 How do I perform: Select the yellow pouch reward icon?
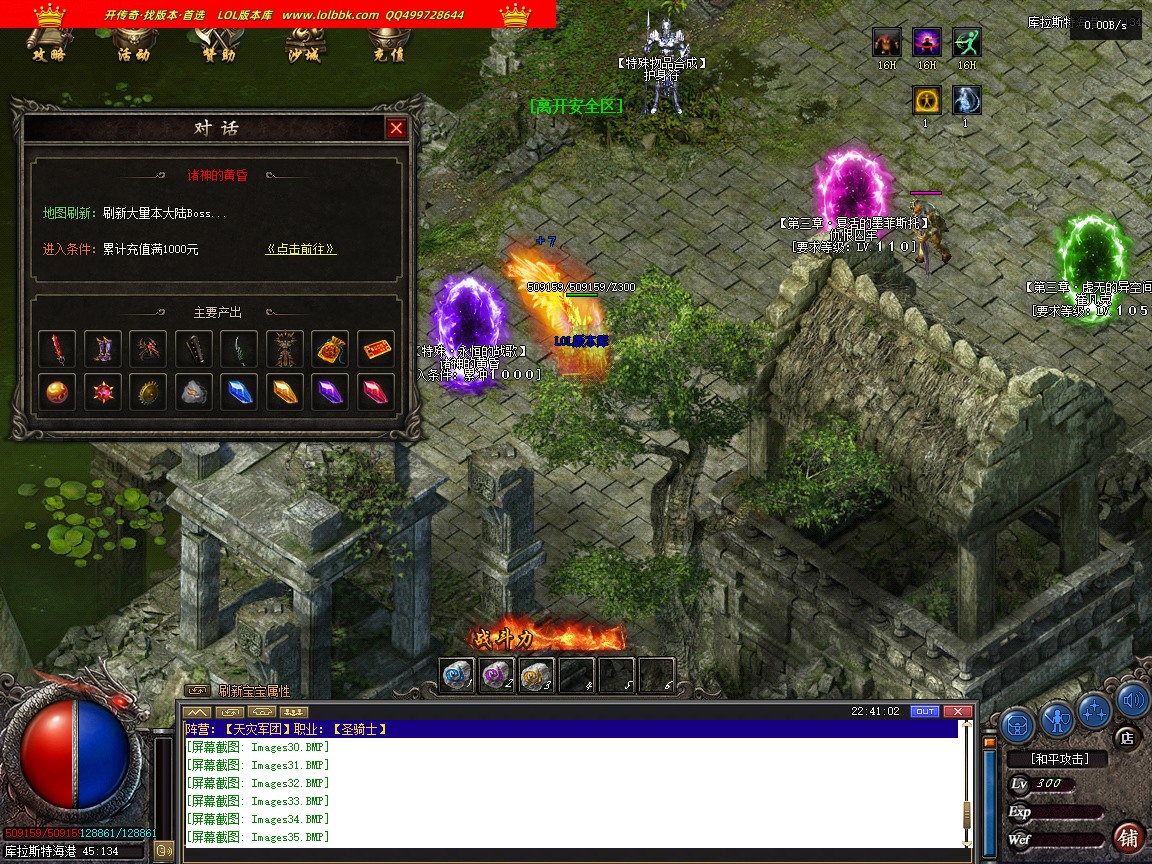coord(330,348)
